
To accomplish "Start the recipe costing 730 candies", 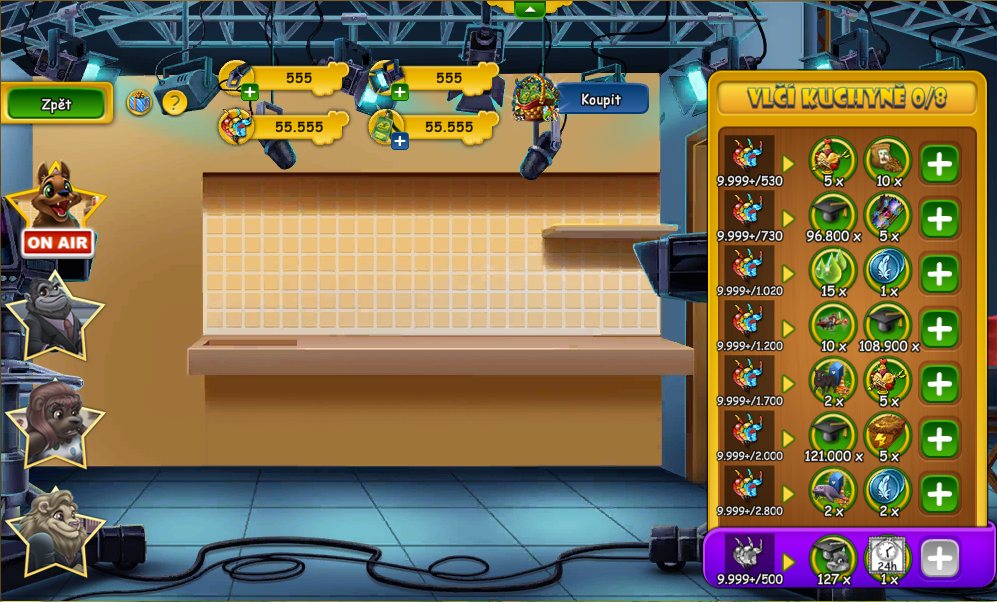I will (939, 219).
